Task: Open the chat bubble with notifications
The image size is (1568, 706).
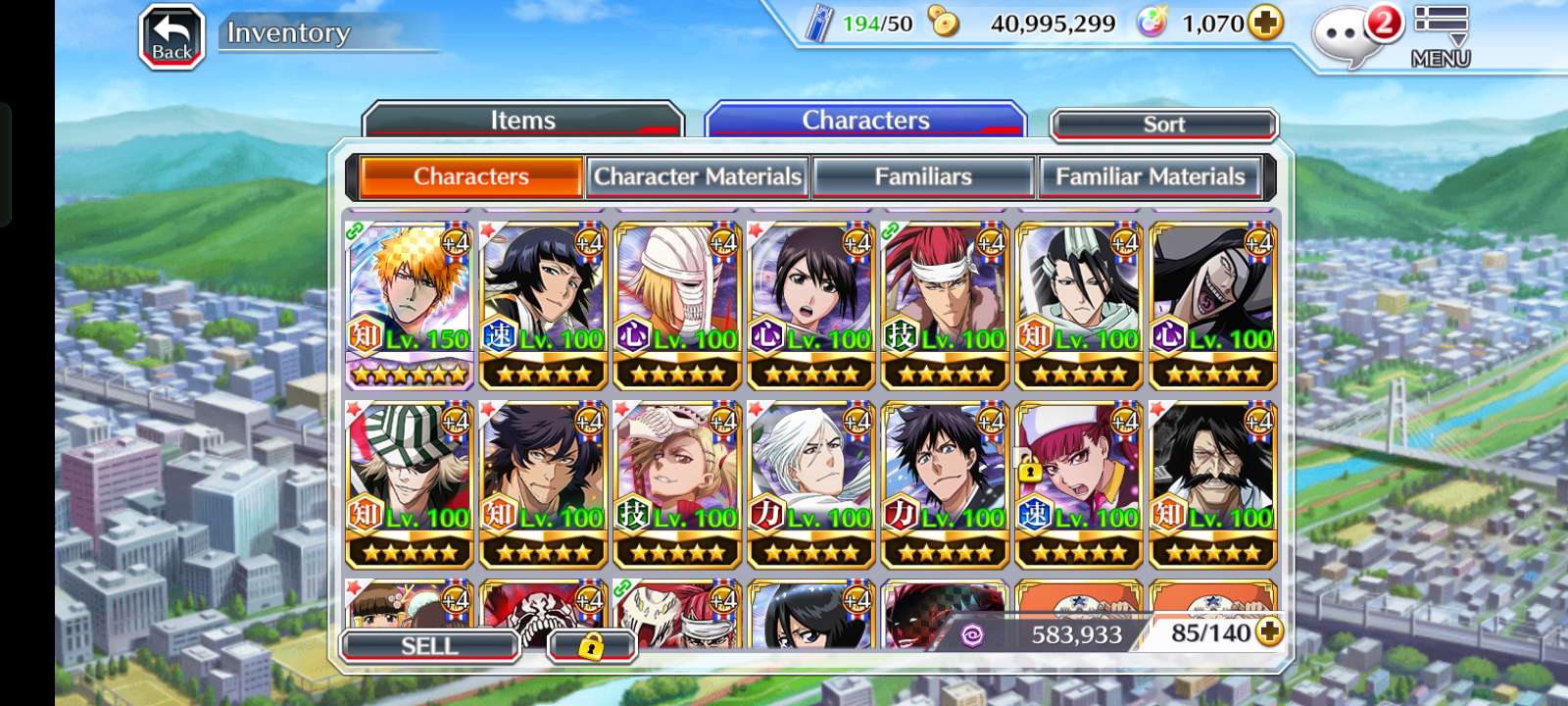Action: (1350, 35)
